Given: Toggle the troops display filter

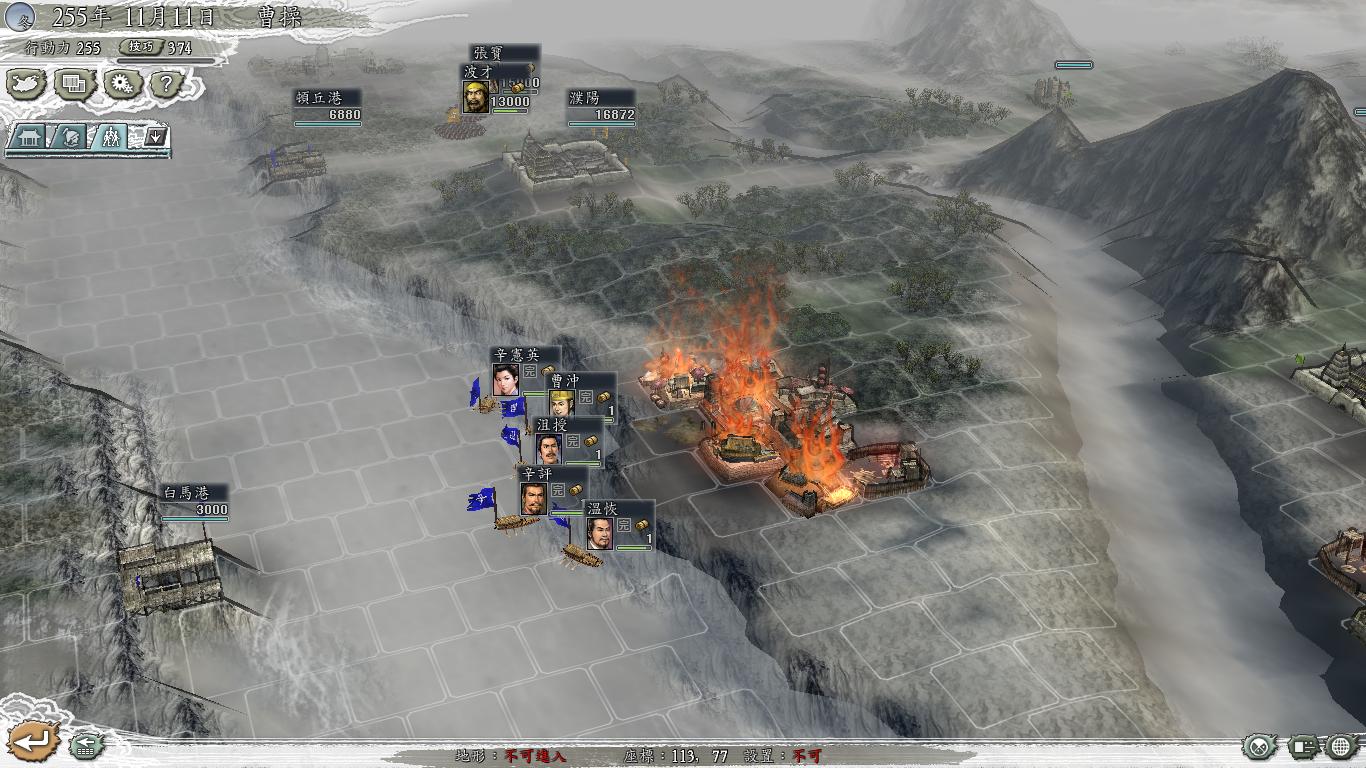Looking at the screenshot, I should click(110, 135).
